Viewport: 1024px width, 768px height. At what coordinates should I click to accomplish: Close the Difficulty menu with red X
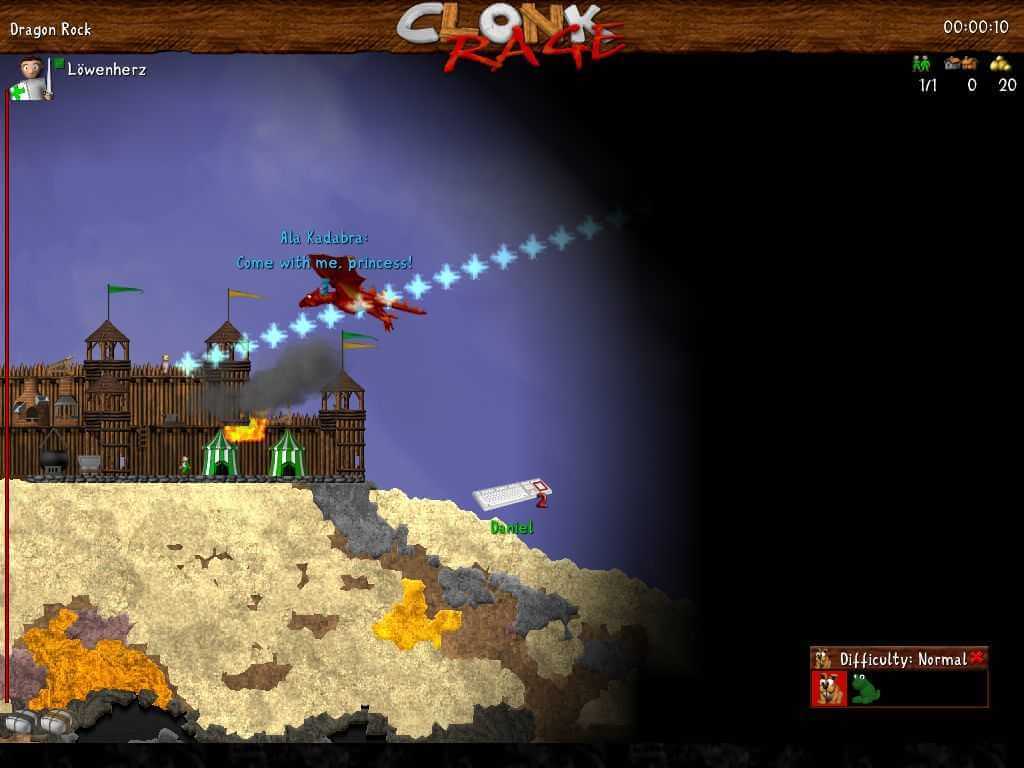coord(977,657)
